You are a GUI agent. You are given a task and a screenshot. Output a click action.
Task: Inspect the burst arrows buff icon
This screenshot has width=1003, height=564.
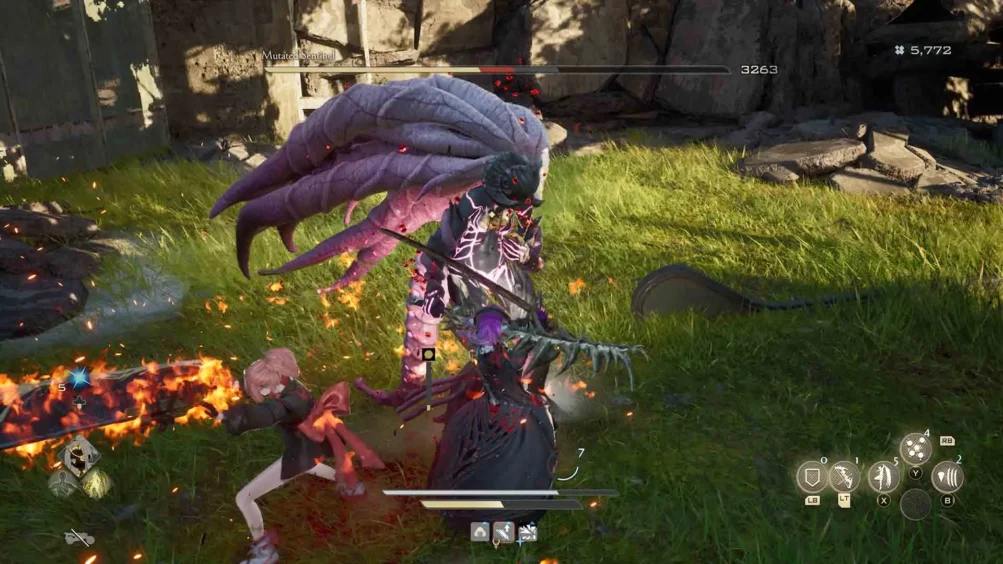tap(527, 532)
